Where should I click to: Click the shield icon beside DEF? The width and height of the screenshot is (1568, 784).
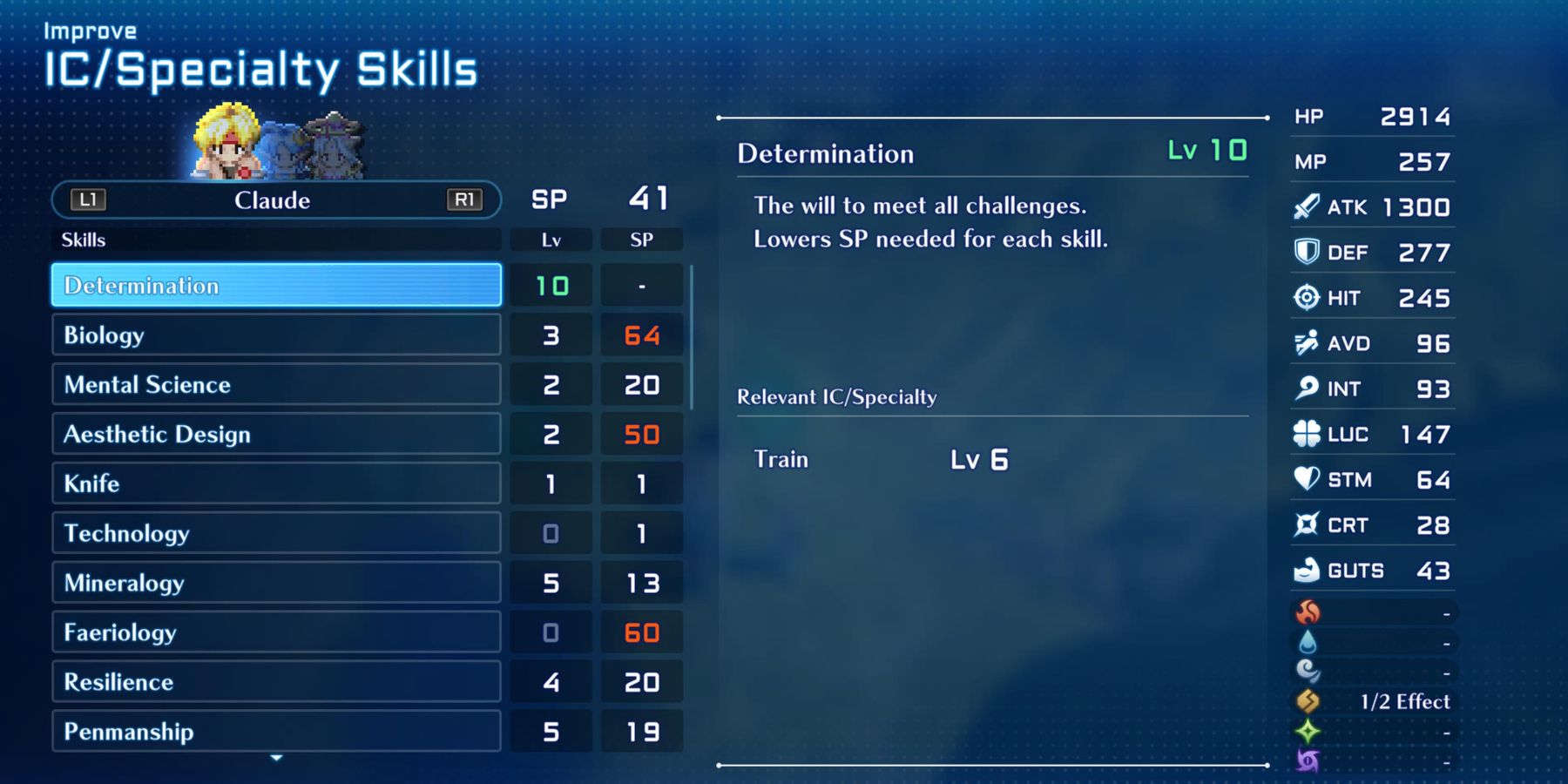point(1305,252)
